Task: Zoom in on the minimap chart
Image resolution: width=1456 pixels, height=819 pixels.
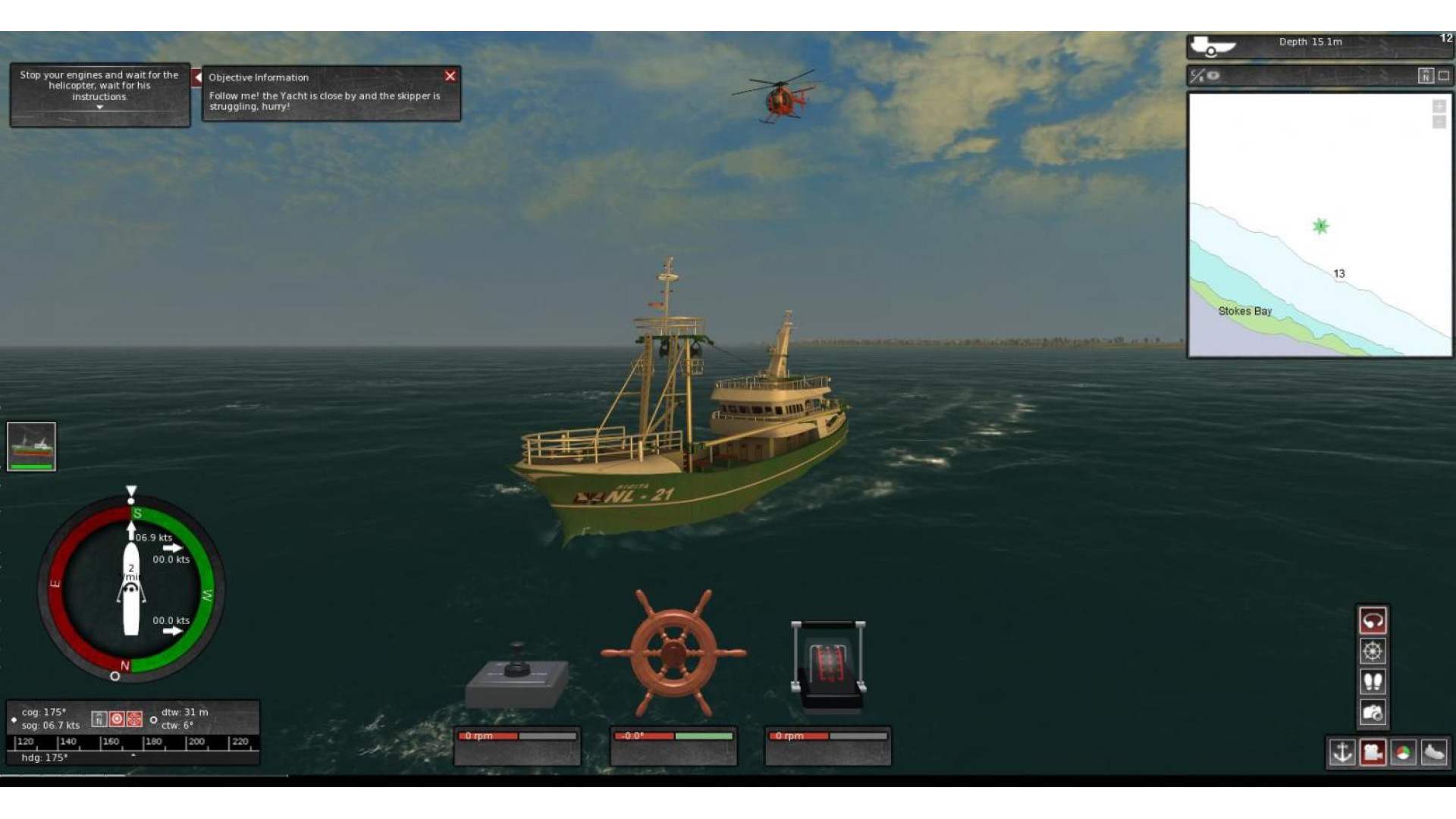Action: 1439,106
